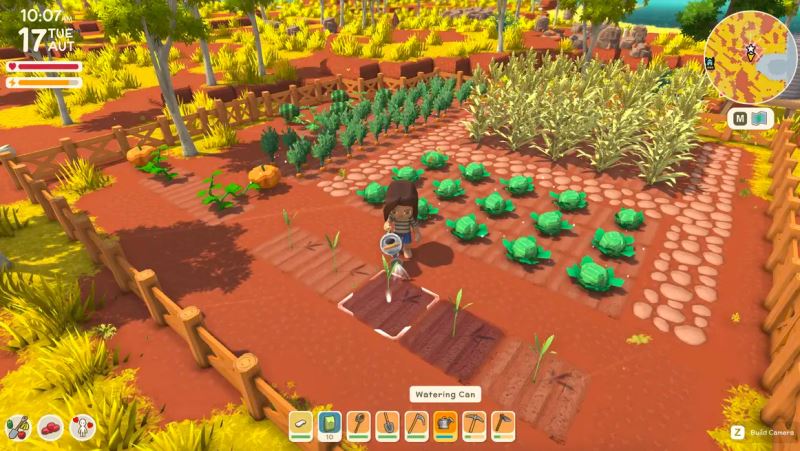
Task: Choose the green seed bag slot
Action: [x=331, y=426]
